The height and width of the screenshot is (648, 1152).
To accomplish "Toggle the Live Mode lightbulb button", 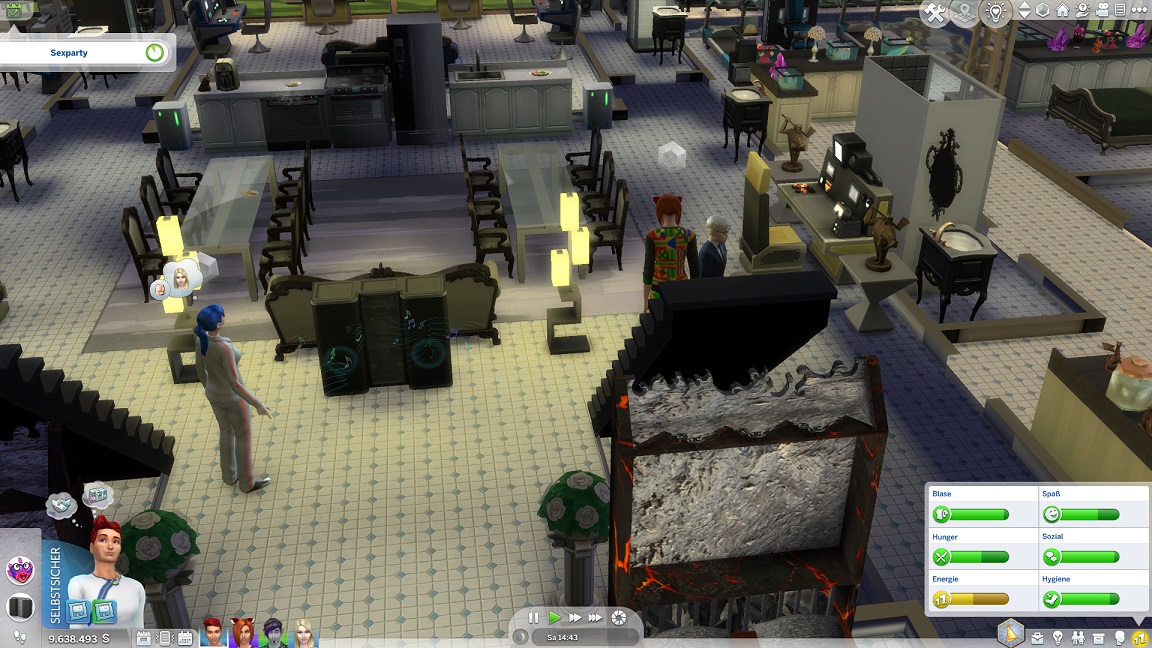I will click(995, 13).
